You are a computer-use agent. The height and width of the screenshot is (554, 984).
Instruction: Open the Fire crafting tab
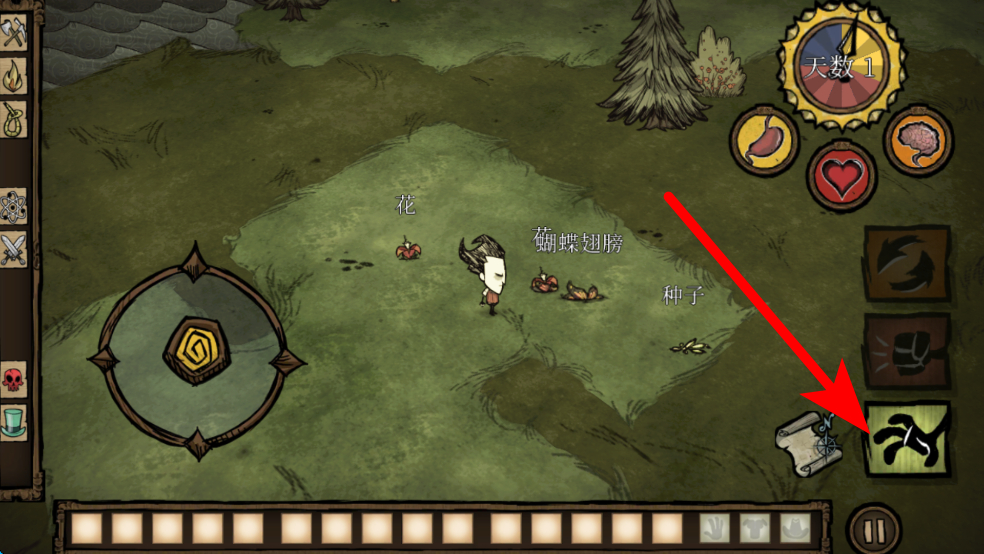point(14,75)
